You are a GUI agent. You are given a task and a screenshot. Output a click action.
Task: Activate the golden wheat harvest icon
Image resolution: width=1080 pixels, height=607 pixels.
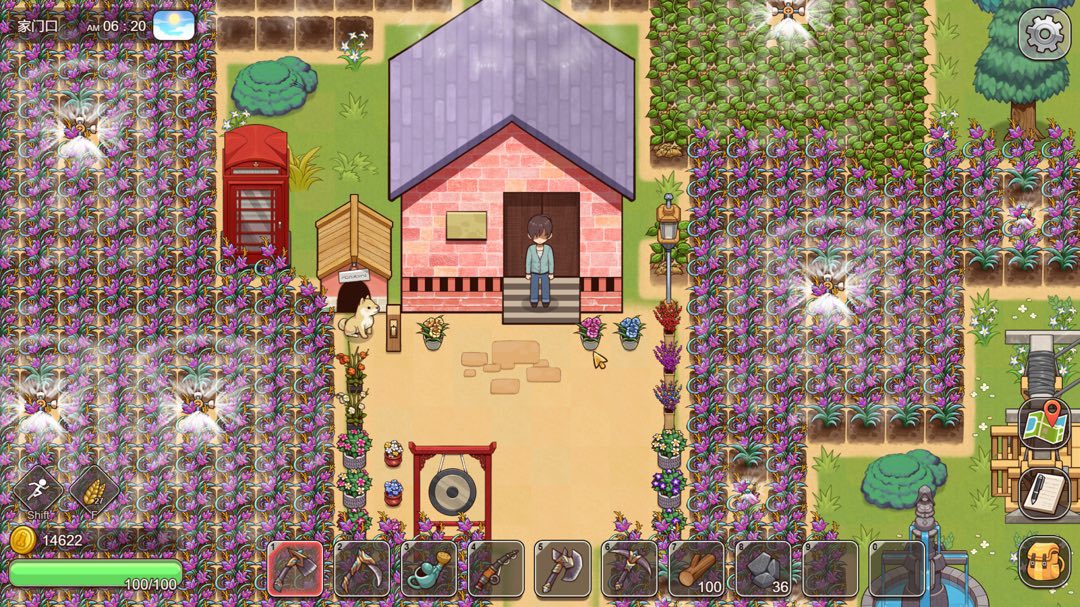click(x=94, y=490)
